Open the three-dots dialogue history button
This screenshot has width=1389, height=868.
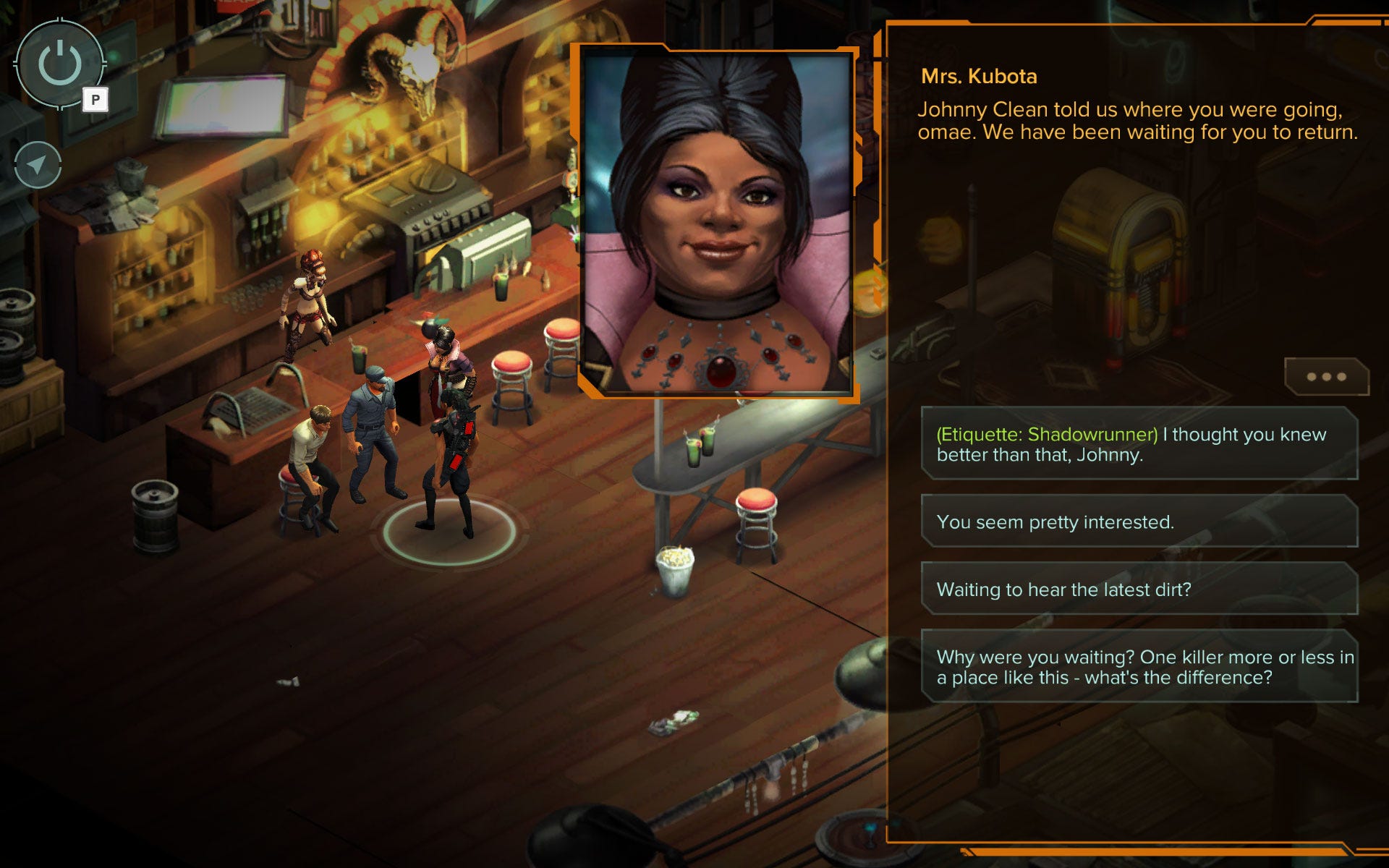pyautogui.click(x=1326, y=377)
